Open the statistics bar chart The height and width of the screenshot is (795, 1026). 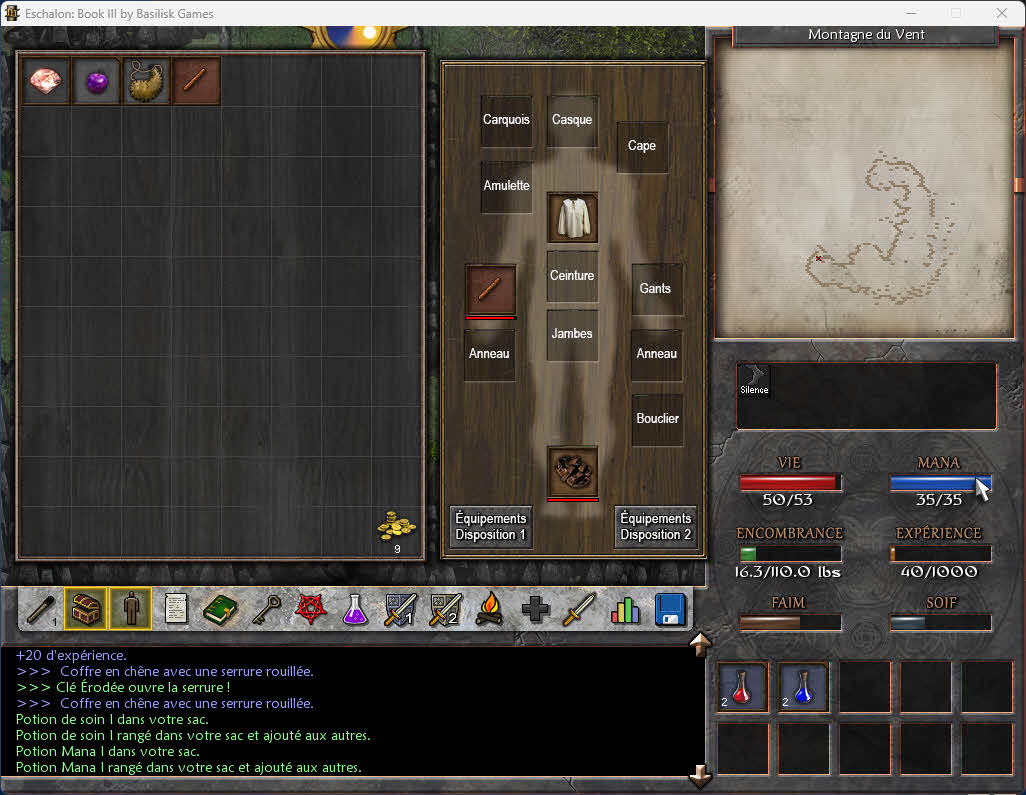(x=625, y=608)
